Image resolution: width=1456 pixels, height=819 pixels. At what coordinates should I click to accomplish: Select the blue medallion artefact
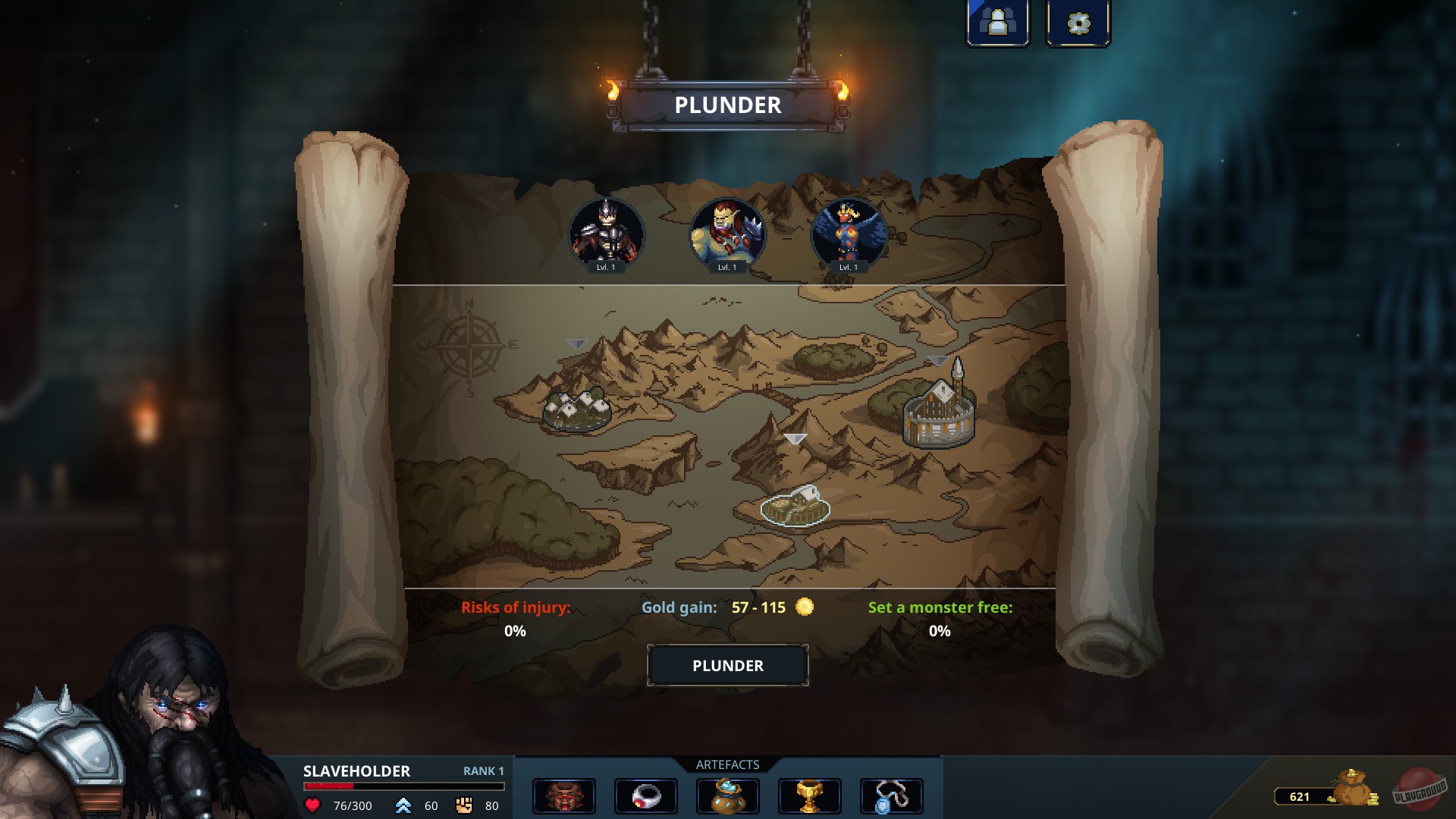(x=892, y=795)
